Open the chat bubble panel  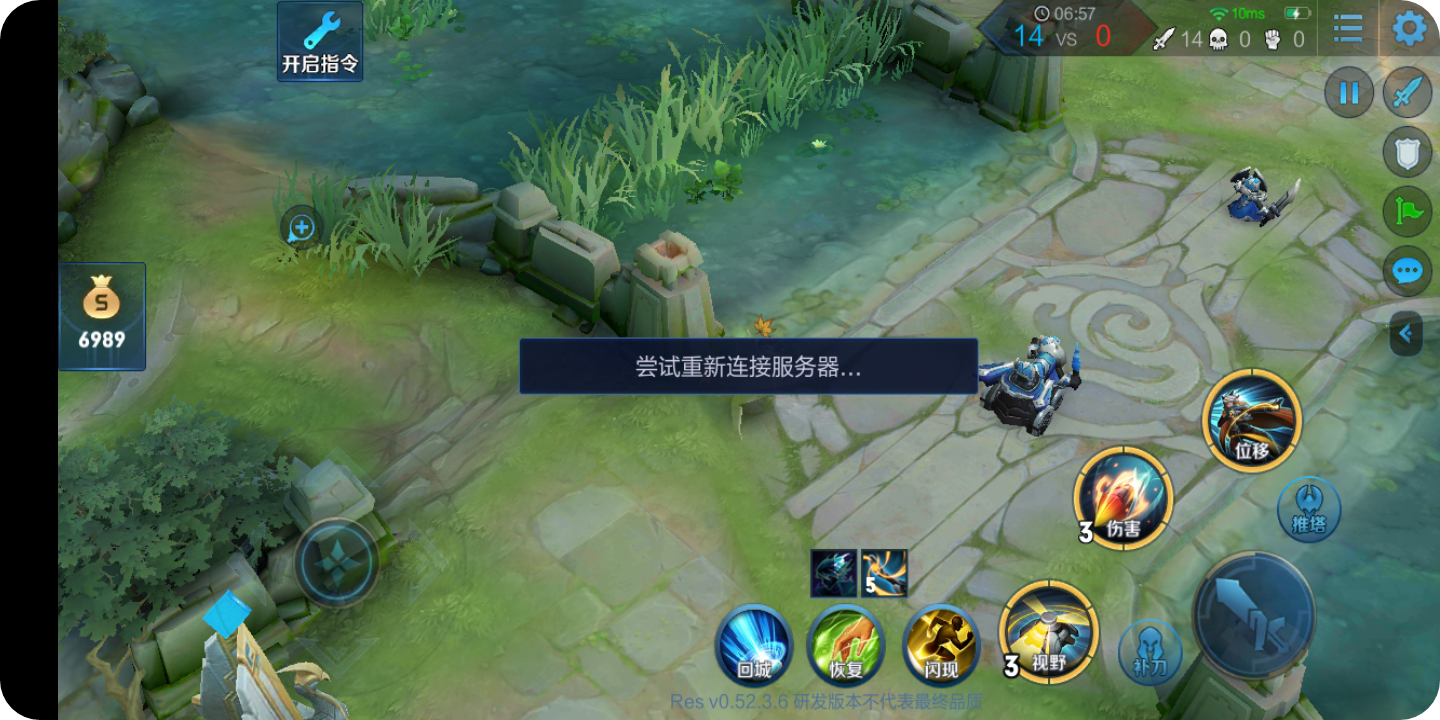1406,271
